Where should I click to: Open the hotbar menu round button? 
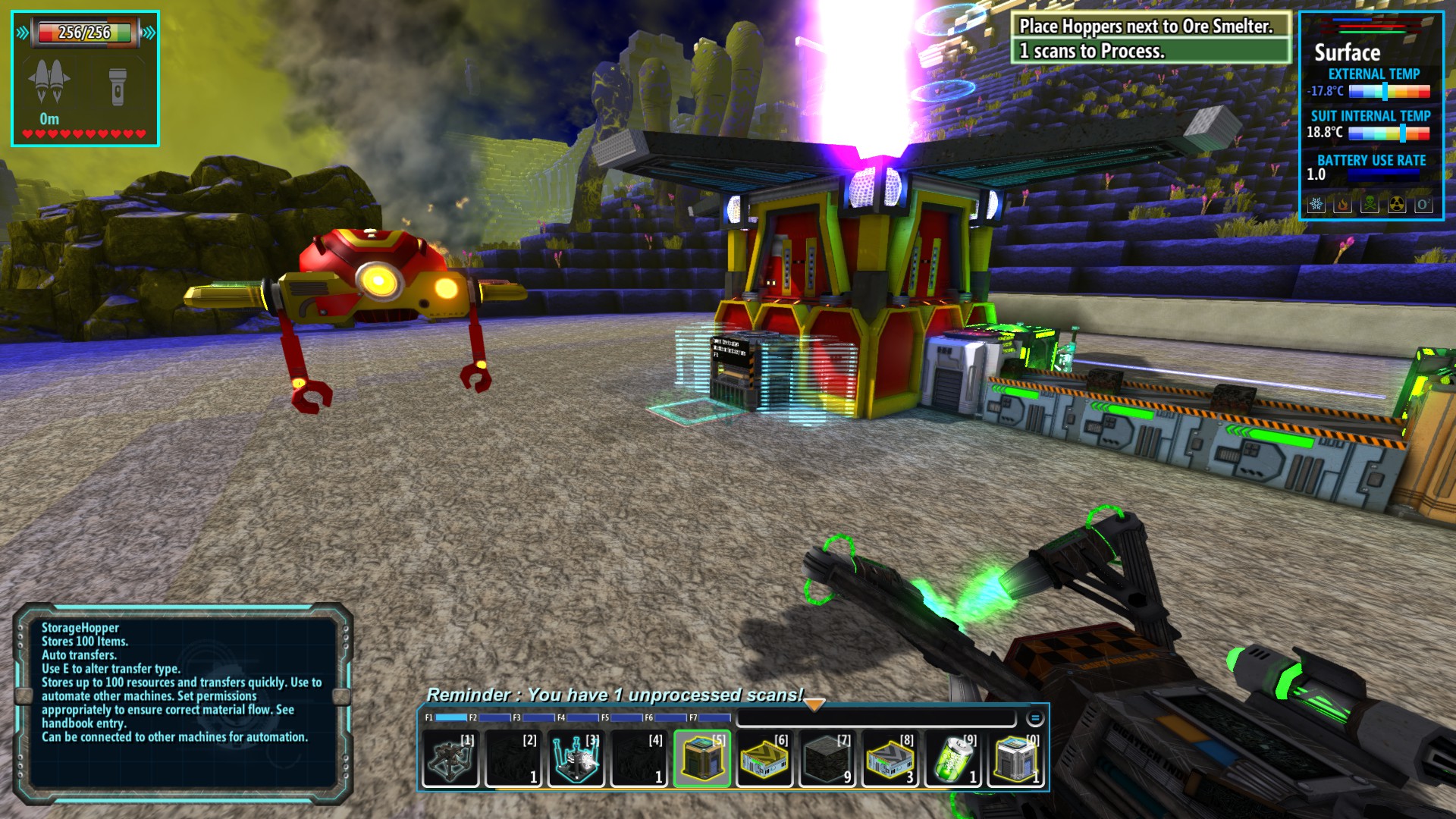(x=1035, y=717)
